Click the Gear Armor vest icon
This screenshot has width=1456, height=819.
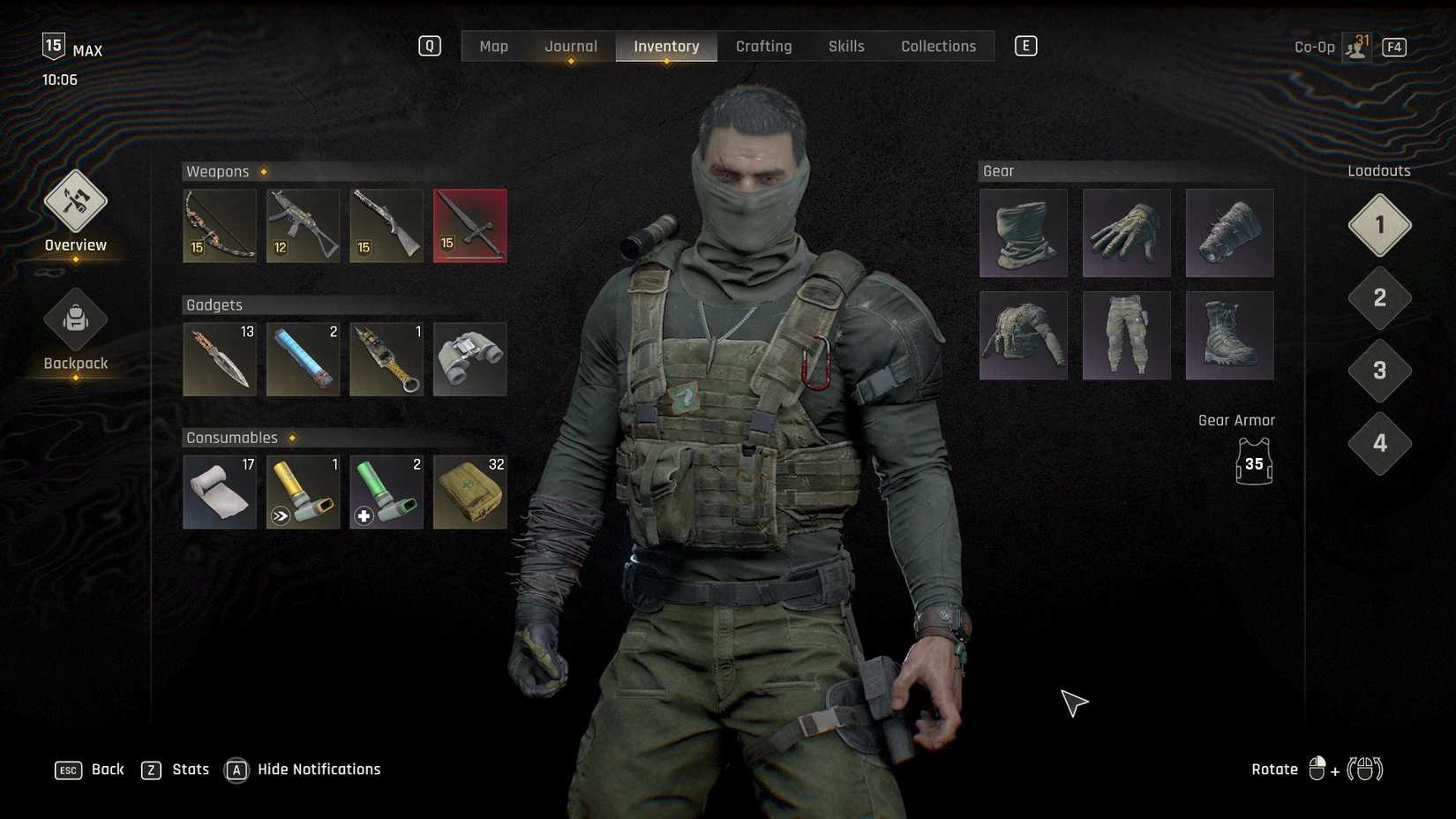tap(1253, 463)
